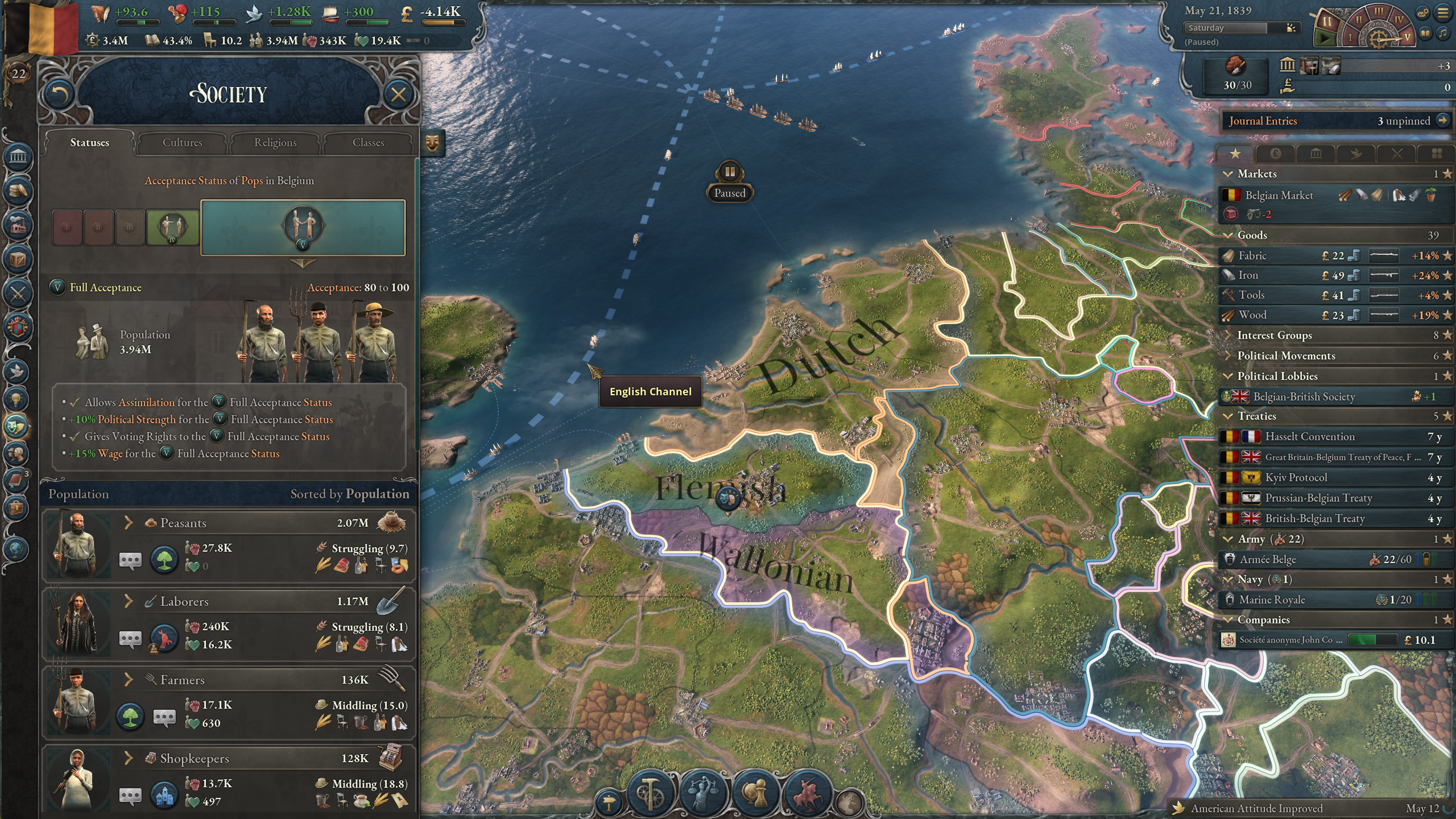This screenshot has width=1456, height=819.
Task: Expand the Peasants population row
Action: pos(129,523)
